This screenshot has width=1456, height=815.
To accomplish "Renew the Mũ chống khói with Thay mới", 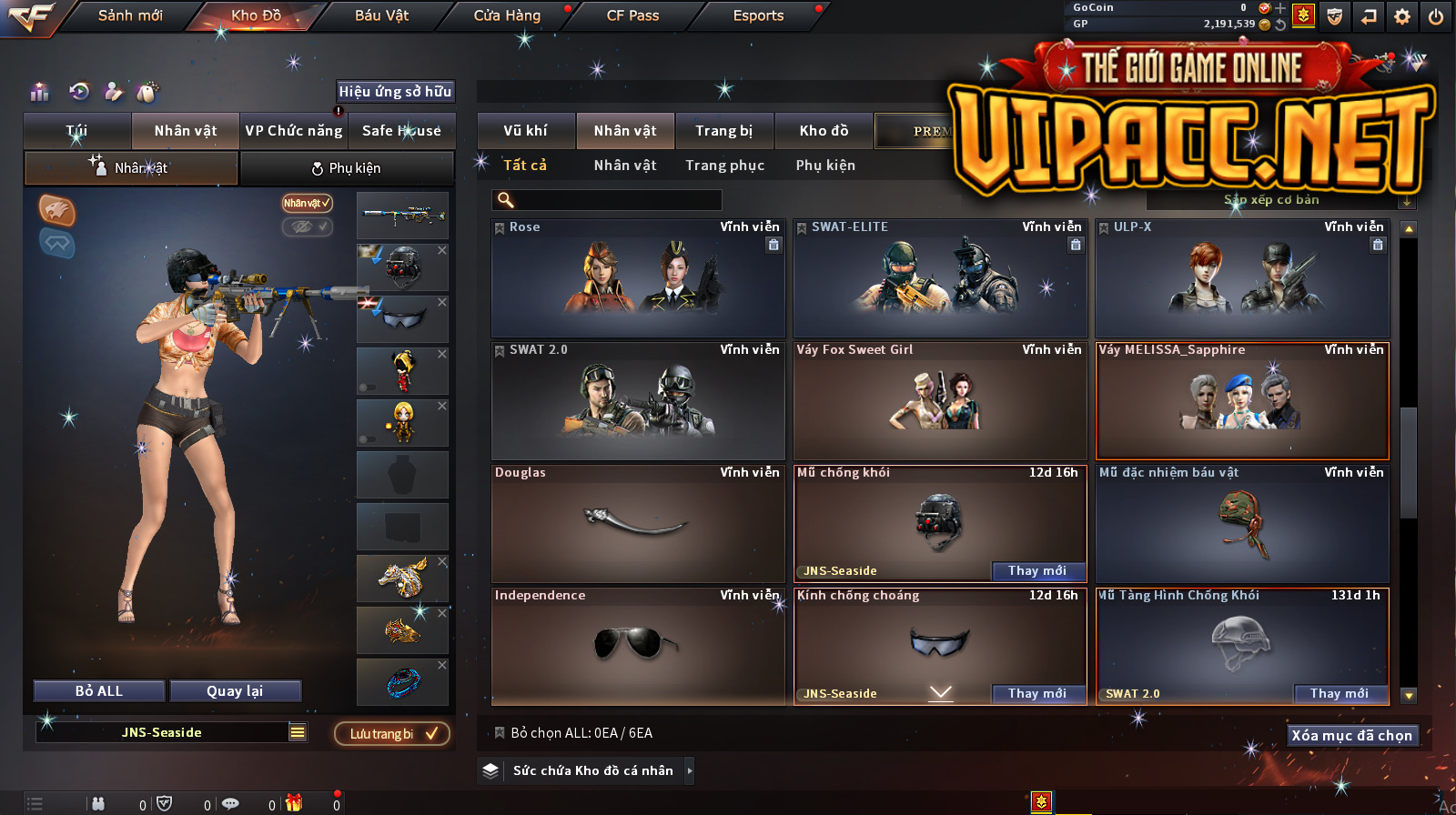I will tap(1036, 571).
